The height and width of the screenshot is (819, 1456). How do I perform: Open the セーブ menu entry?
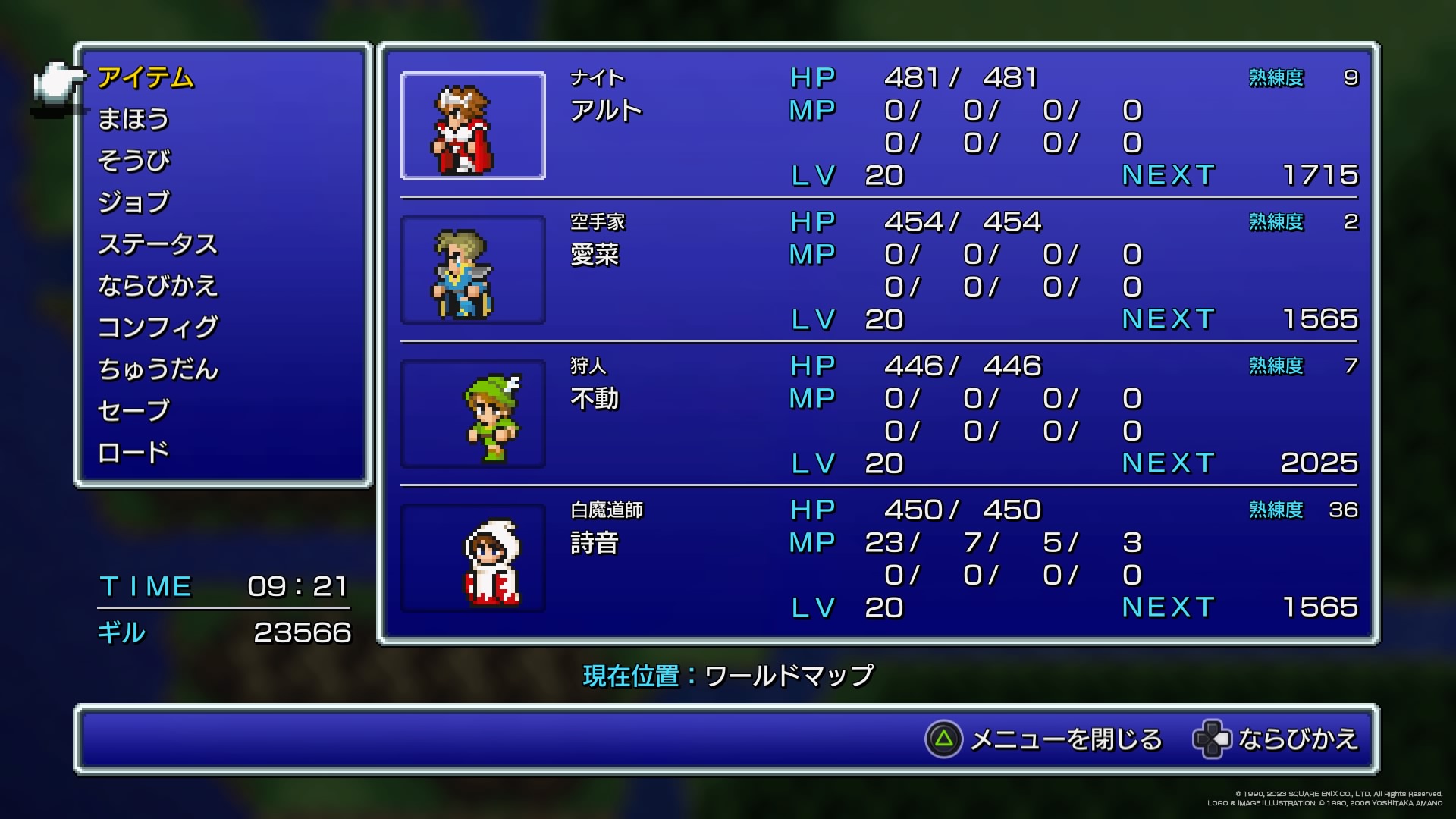click(x=133, y=411)
